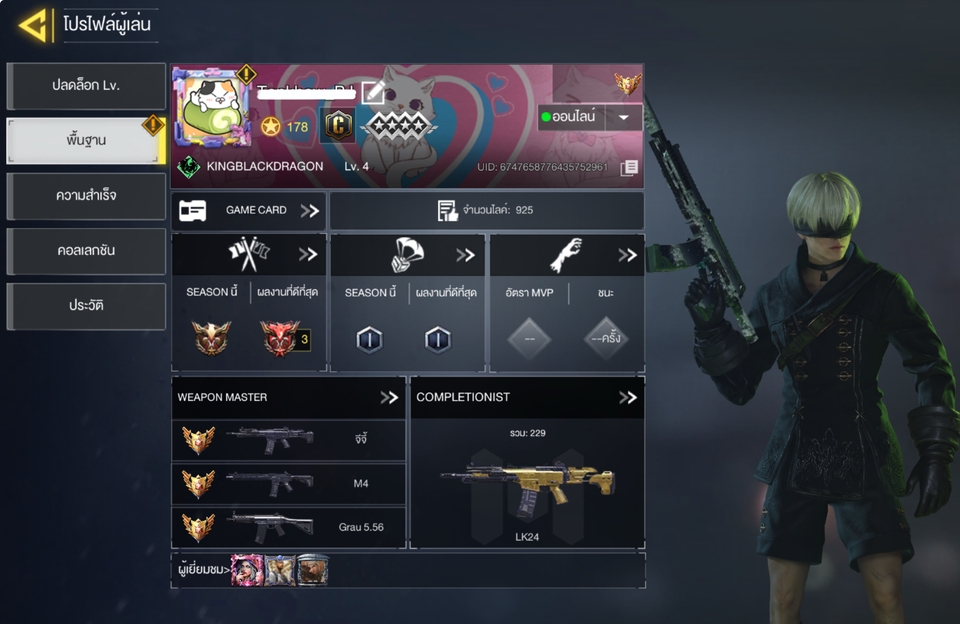Expand the battle royale parachute stats panel

[x=465, y=254]
